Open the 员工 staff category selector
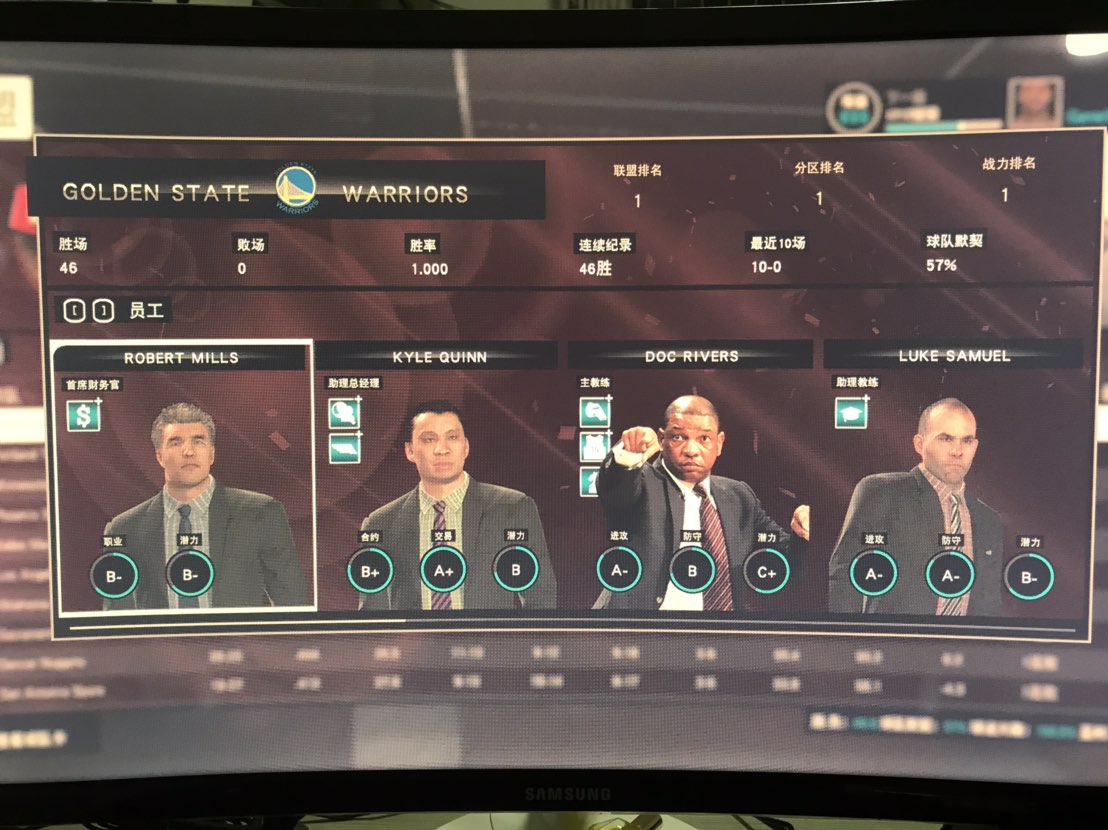Image resolution: width=1108 pixels, height=830 pixels. (112, 310)
